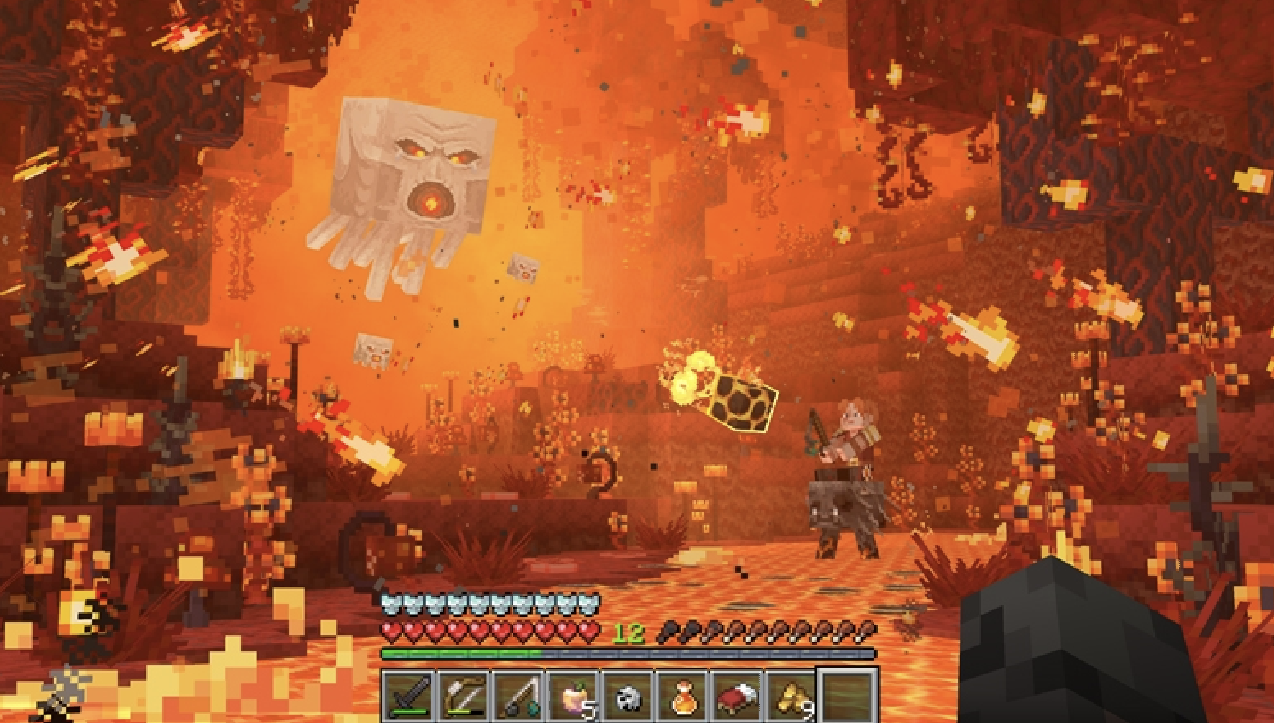Select the empty highlighted last hotbar slot
The width and height of the screenshot is (1274, 723).
point(847,695)
